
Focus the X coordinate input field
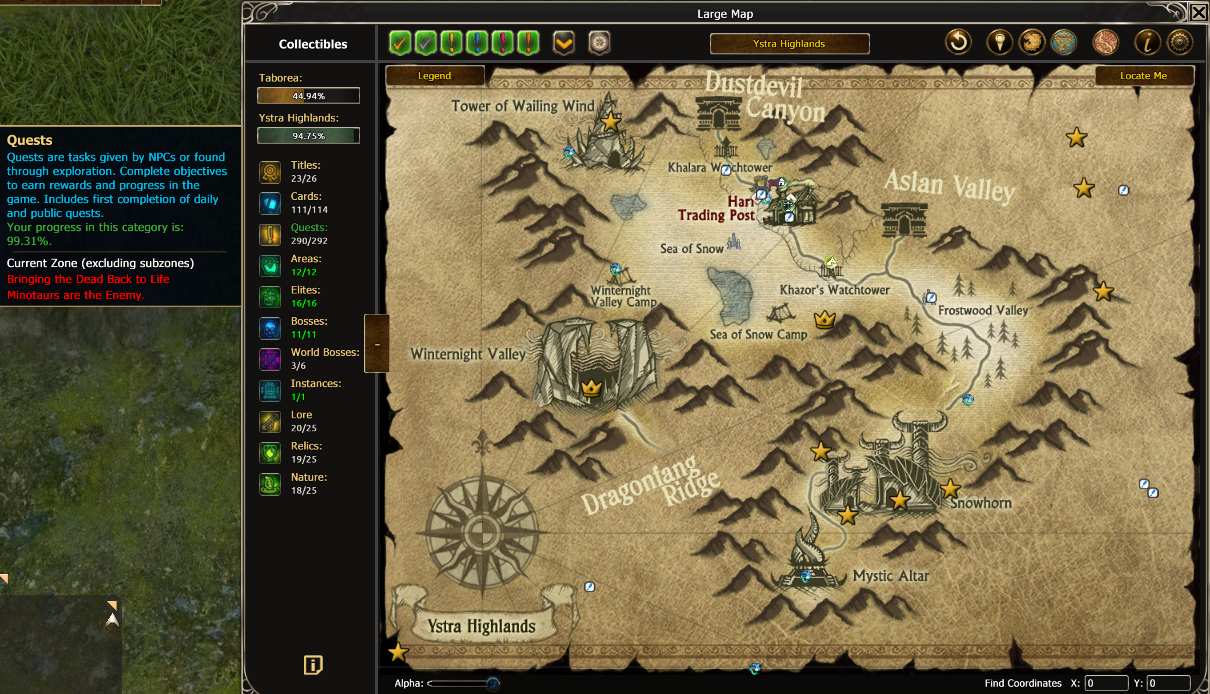click(x=1106, y=684)
